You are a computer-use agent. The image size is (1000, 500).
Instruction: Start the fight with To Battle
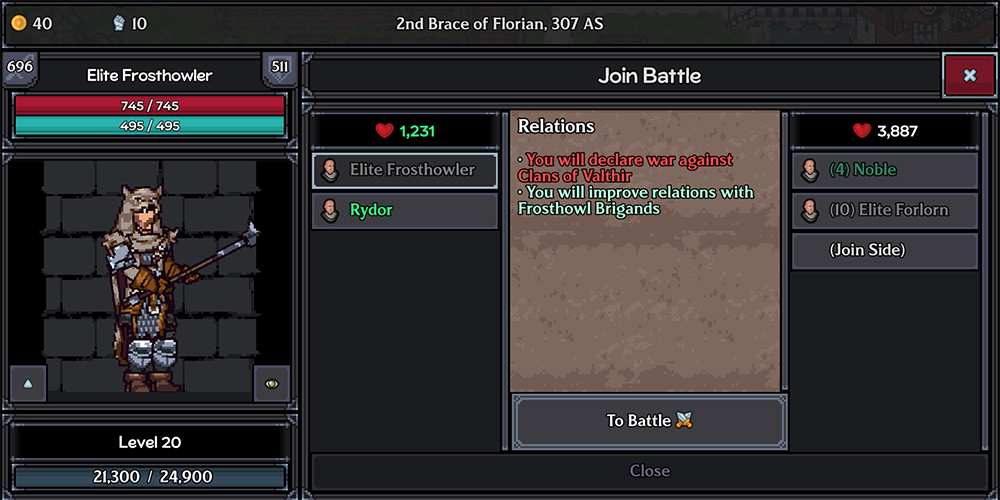649,421
